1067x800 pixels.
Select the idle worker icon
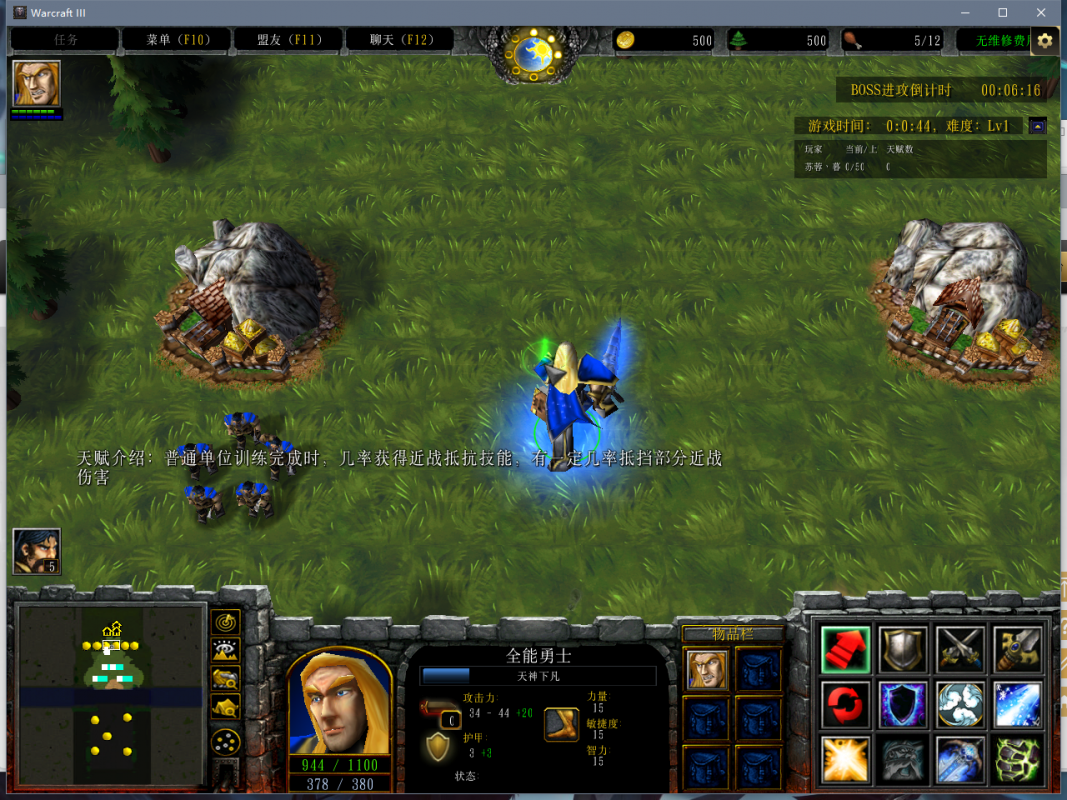[x=36, y=551]
